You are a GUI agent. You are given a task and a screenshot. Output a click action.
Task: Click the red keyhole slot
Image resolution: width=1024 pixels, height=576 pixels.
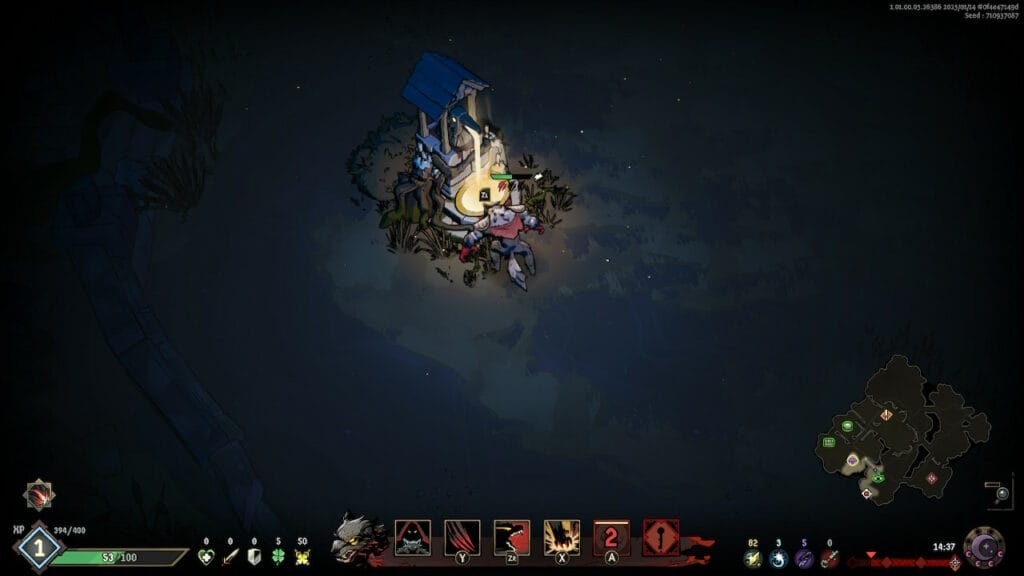tap(661, 538)
